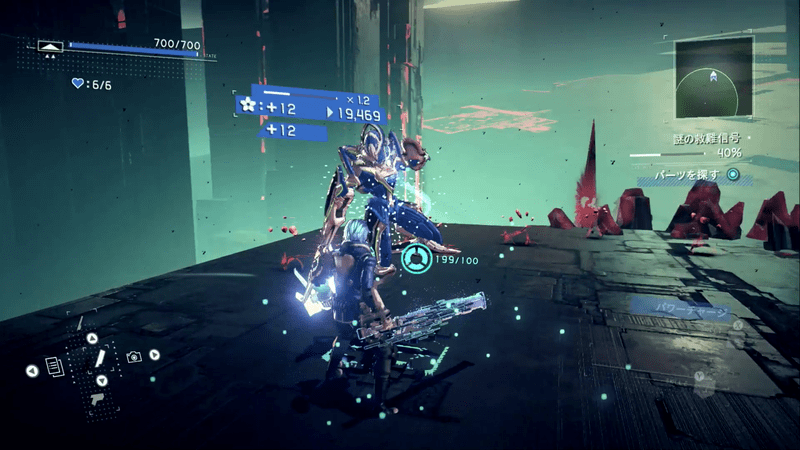Open the minimap in the corner
The image size is (800, 450).
point(711,78)
